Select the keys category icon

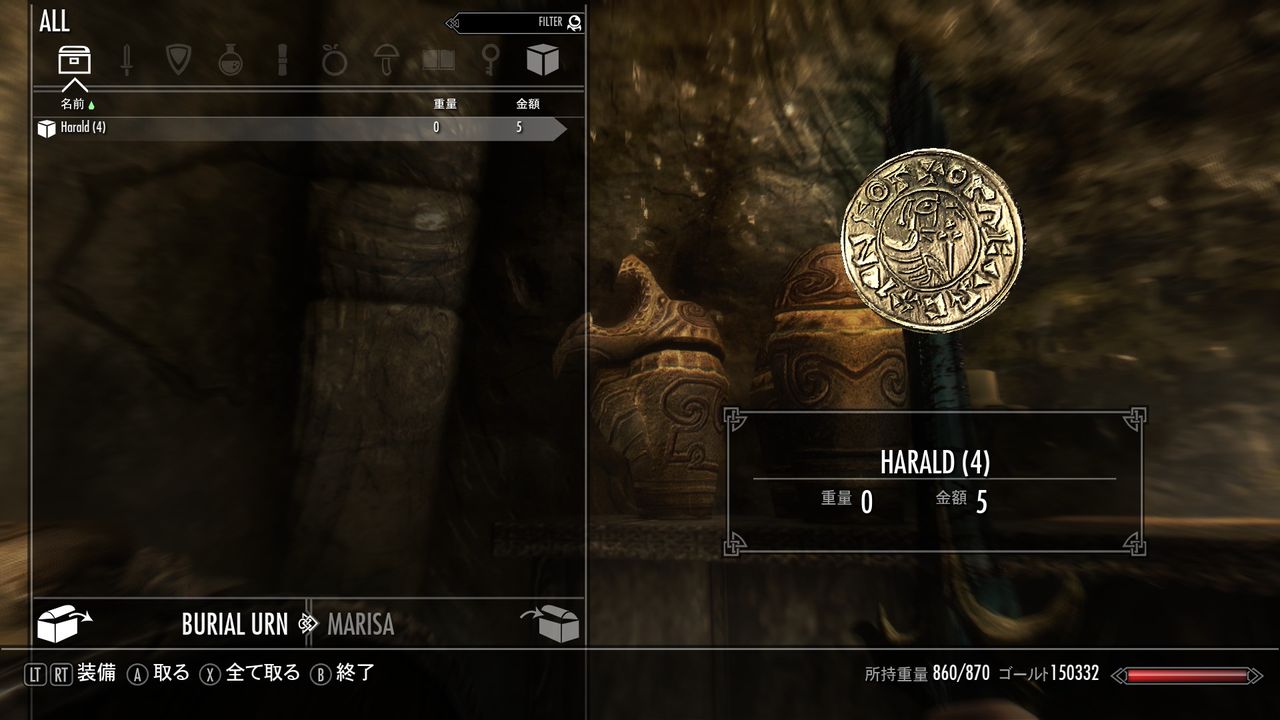click(x=493, y=60)
